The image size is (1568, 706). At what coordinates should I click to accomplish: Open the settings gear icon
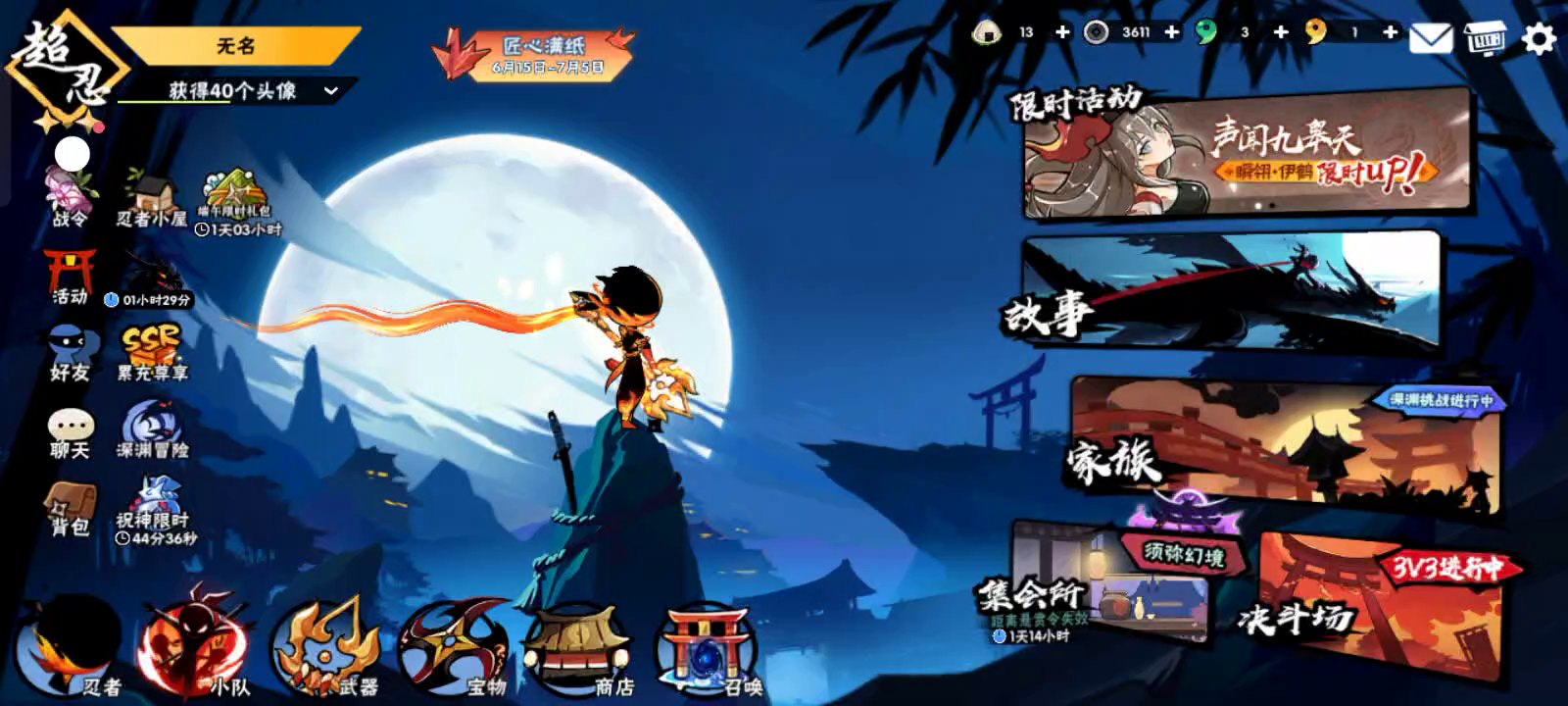(x=1540, y=38)
